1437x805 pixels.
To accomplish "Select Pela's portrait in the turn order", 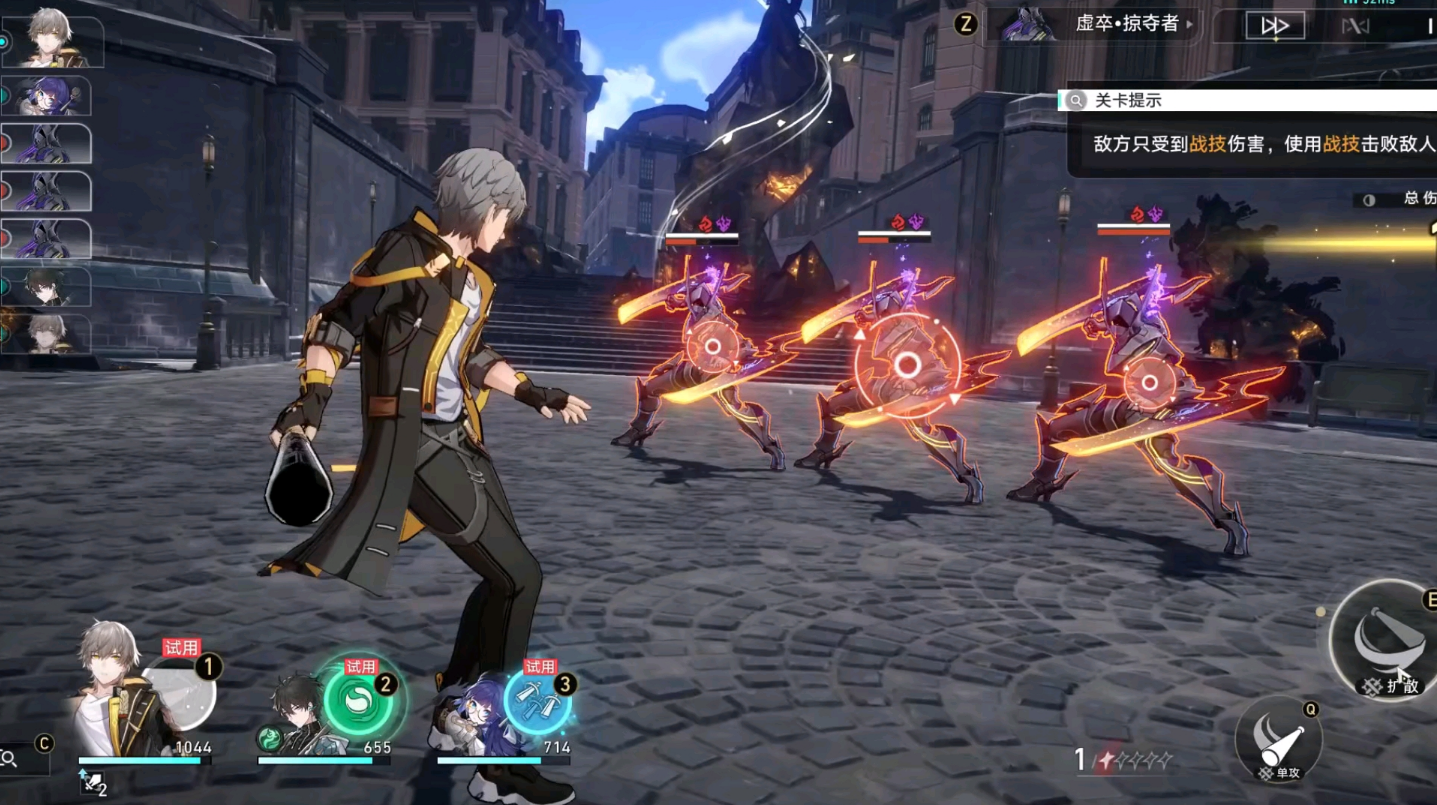I will coord(48,96).
